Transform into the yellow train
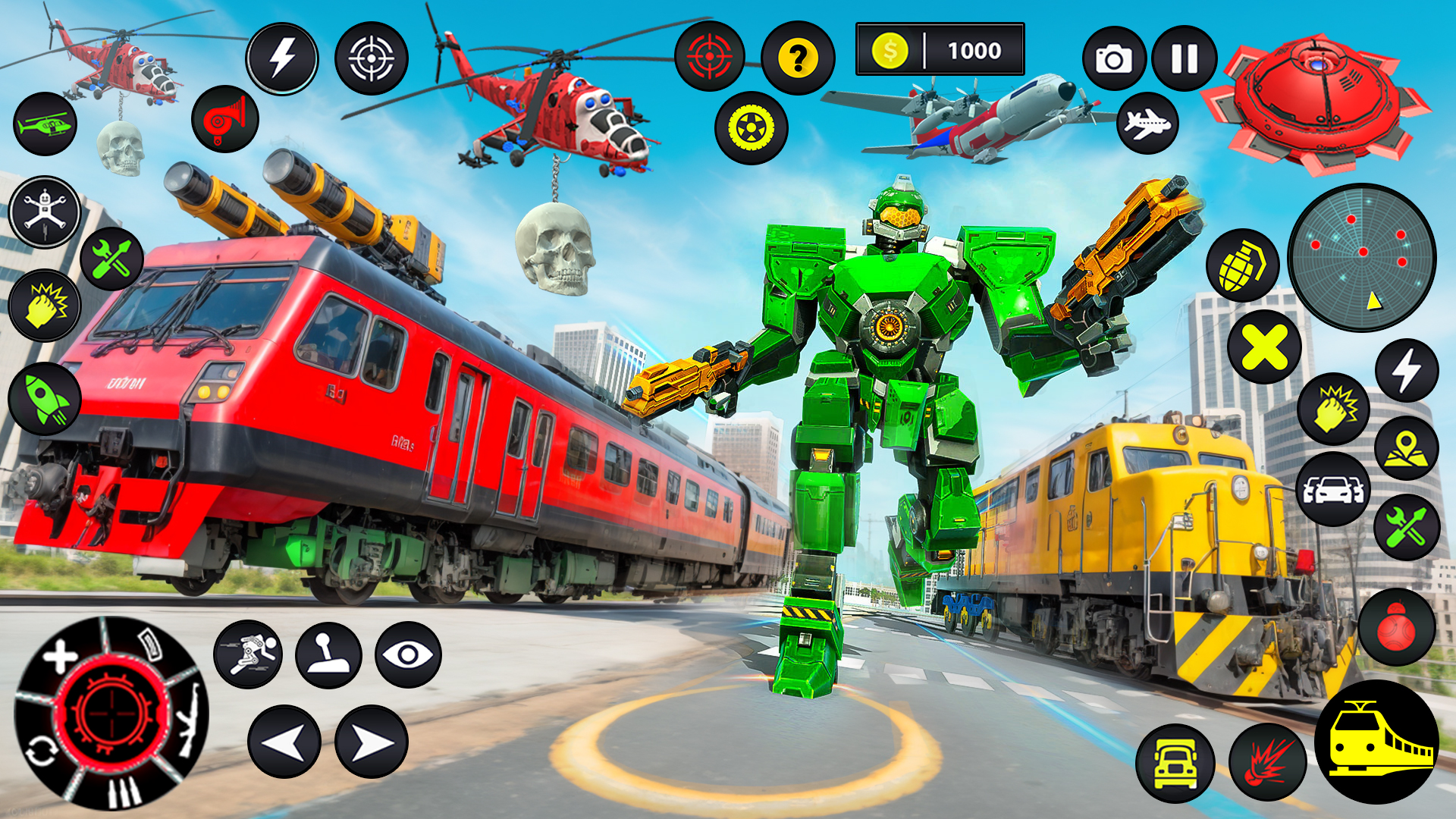This screenshot has height=819, width=1456. click(x=1376, y=742)
